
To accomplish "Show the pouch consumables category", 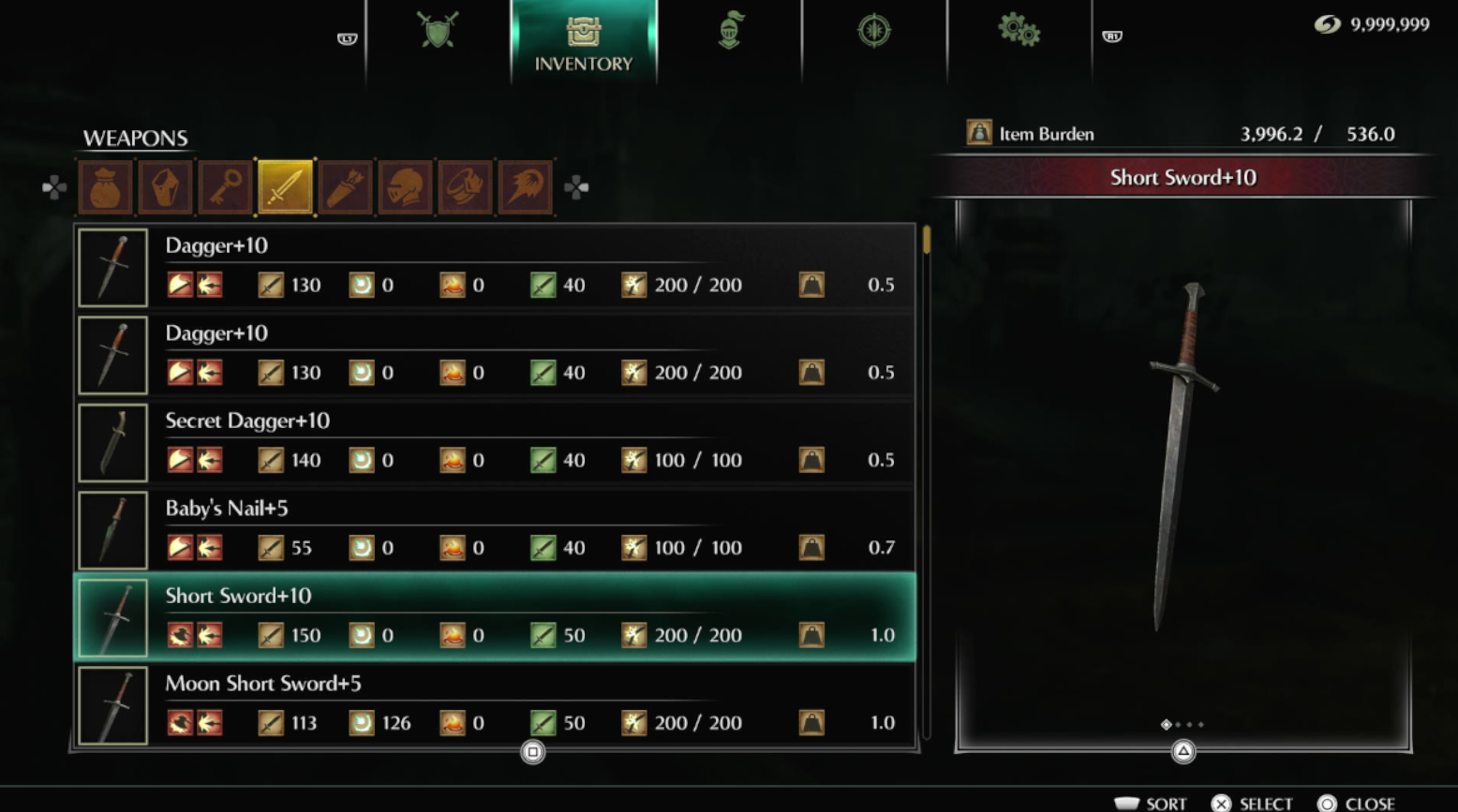I will tap(105, 187).
